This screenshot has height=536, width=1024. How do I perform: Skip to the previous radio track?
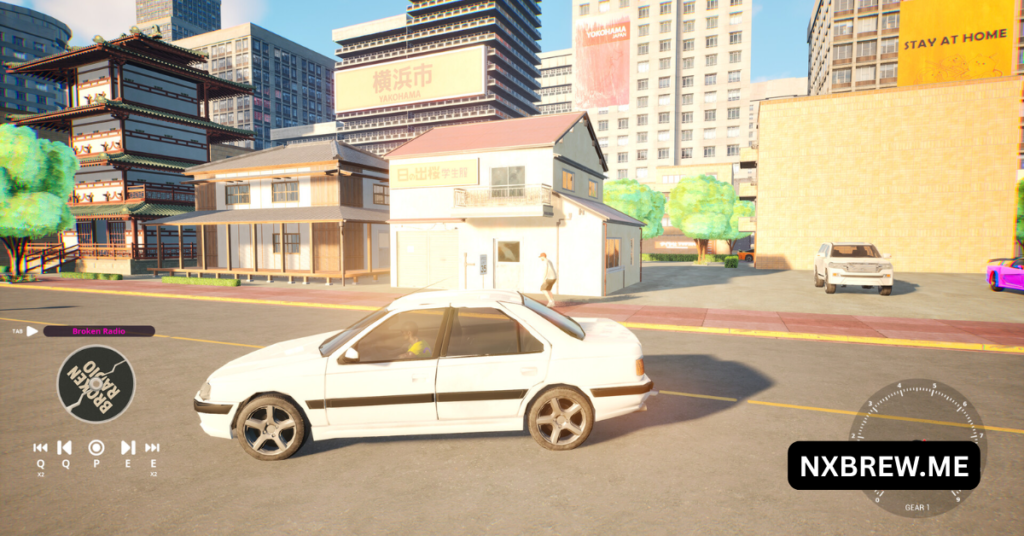pyautogui.click(x=64, y=448)
